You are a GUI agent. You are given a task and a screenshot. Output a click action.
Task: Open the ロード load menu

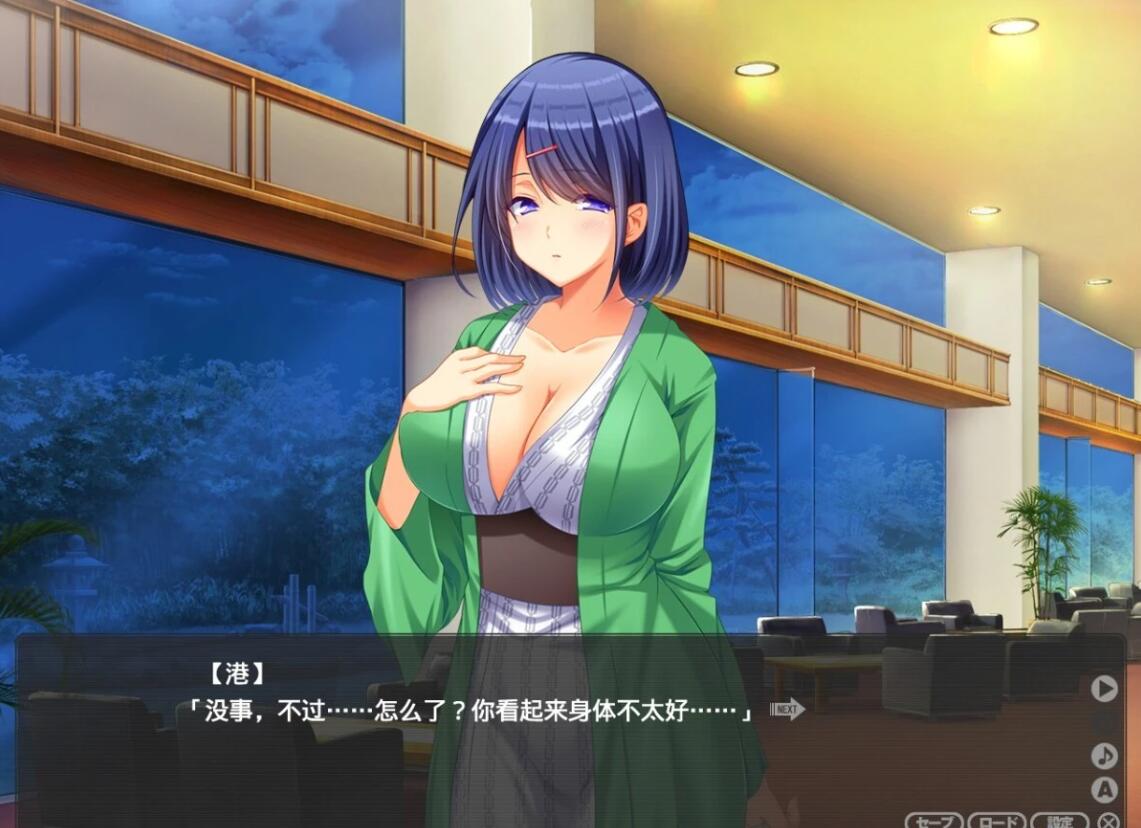(x=997, y=821)
